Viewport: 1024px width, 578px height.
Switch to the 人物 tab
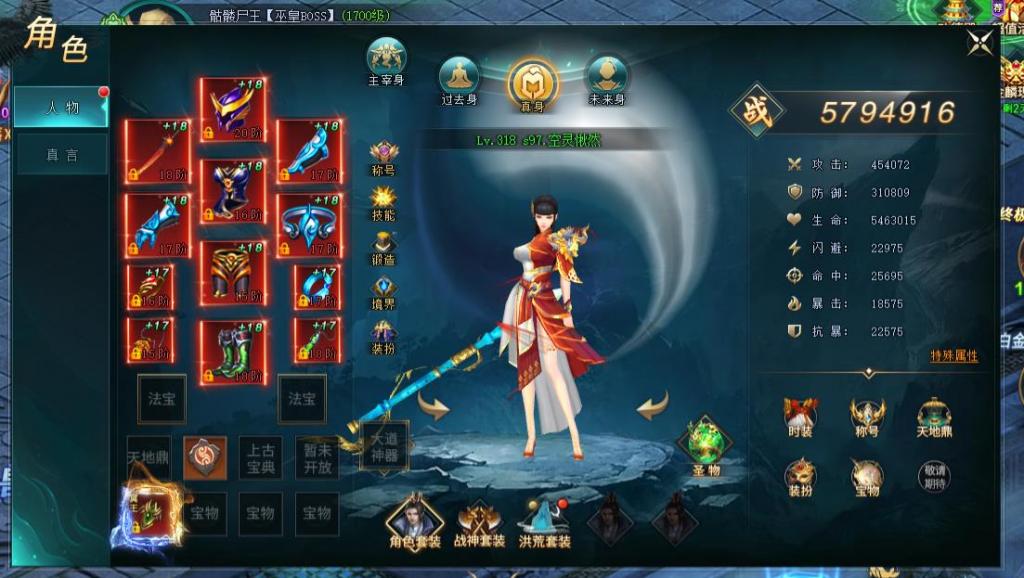pos(61,107)
